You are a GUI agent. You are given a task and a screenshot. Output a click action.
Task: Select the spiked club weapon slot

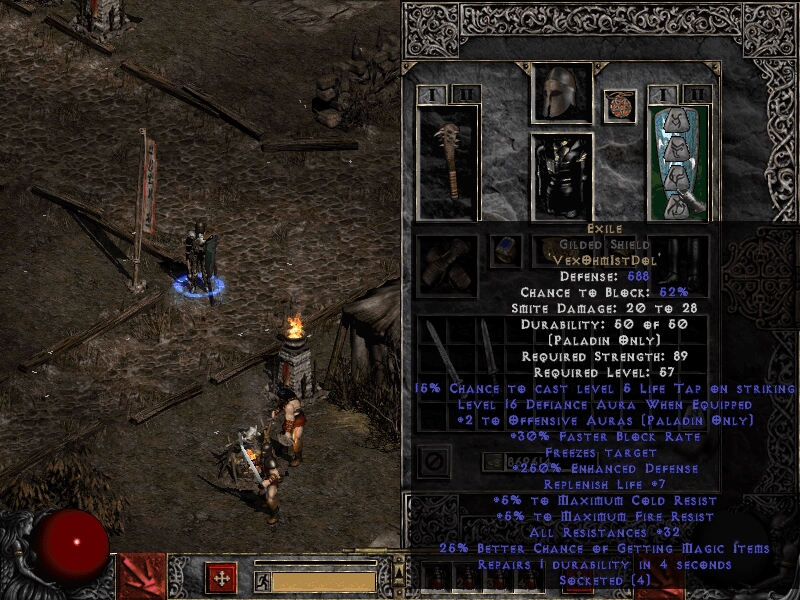(x=447, y=162)
